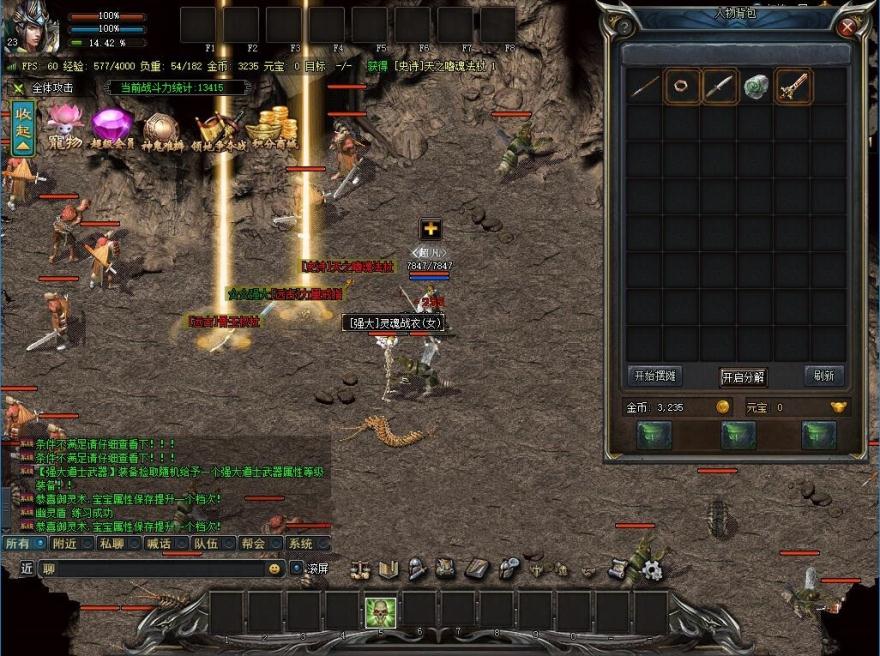Refresh the bag with 刷新 button
The image size is (880, 656).
click(824, 376)
